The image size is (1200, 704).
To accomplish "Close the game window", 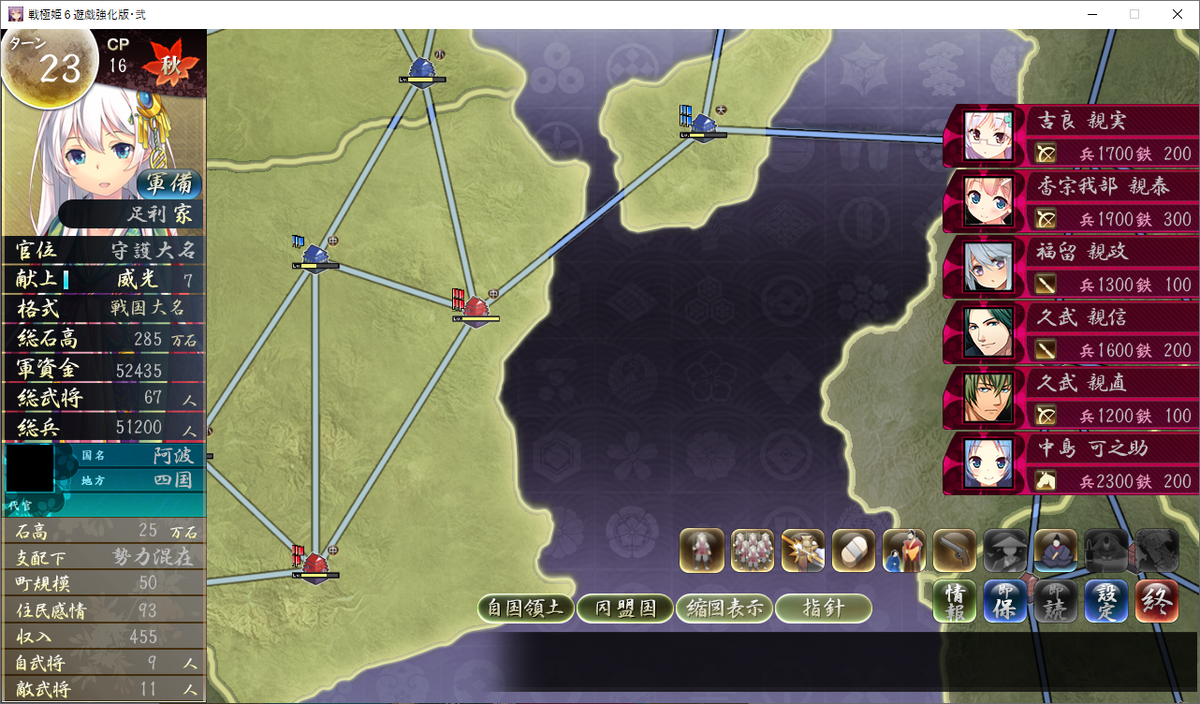I will coord(1176,14).
